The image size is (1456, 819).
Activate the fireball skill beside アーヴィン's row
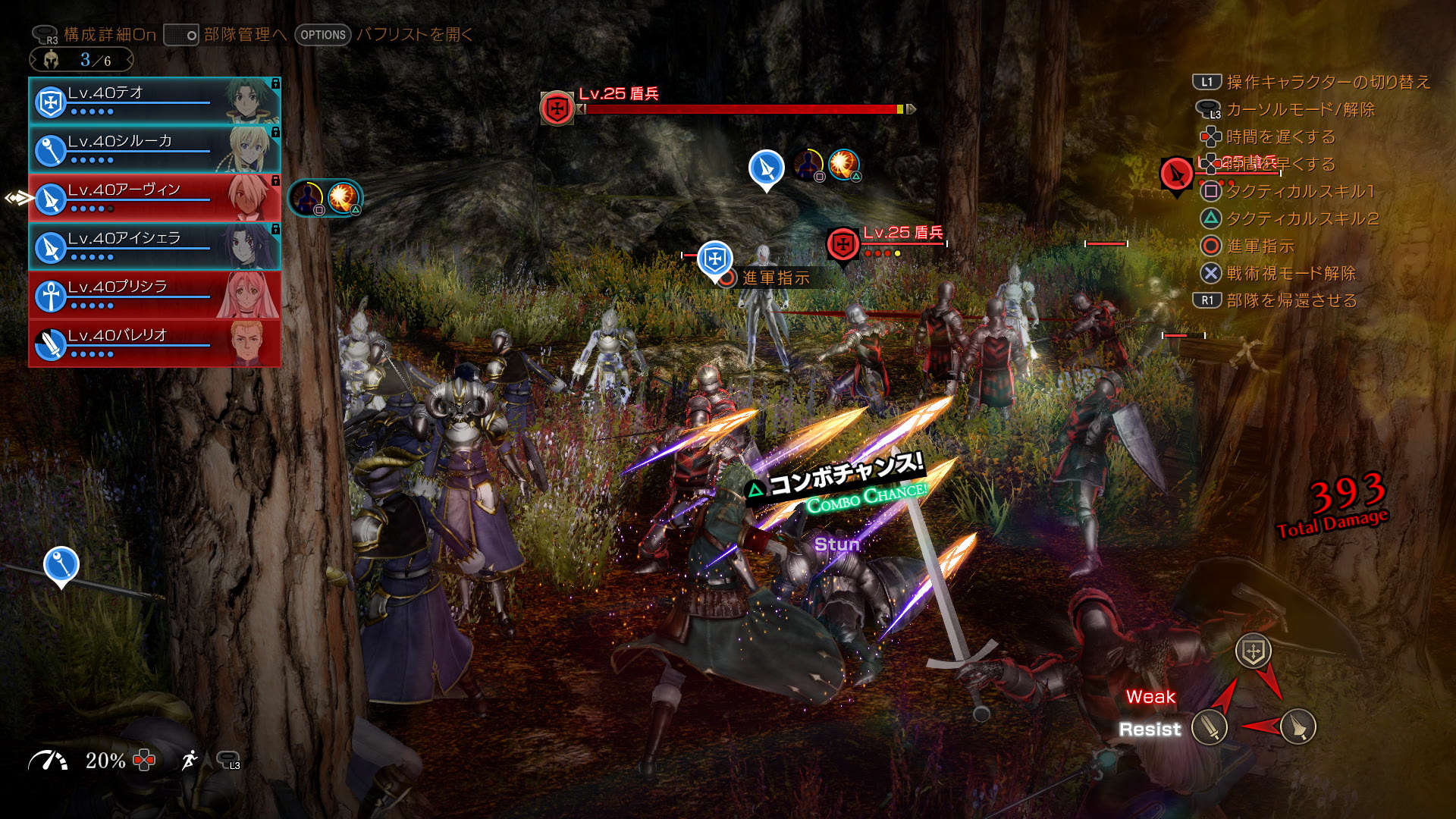coord(344,198)
